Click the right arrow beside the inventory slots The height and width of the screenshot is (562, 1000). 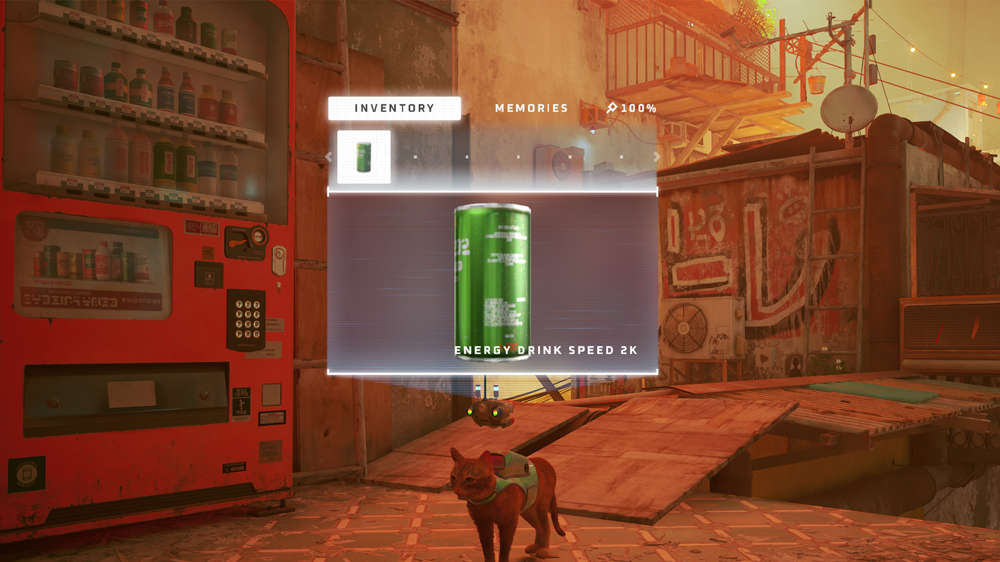pos(656,157)
